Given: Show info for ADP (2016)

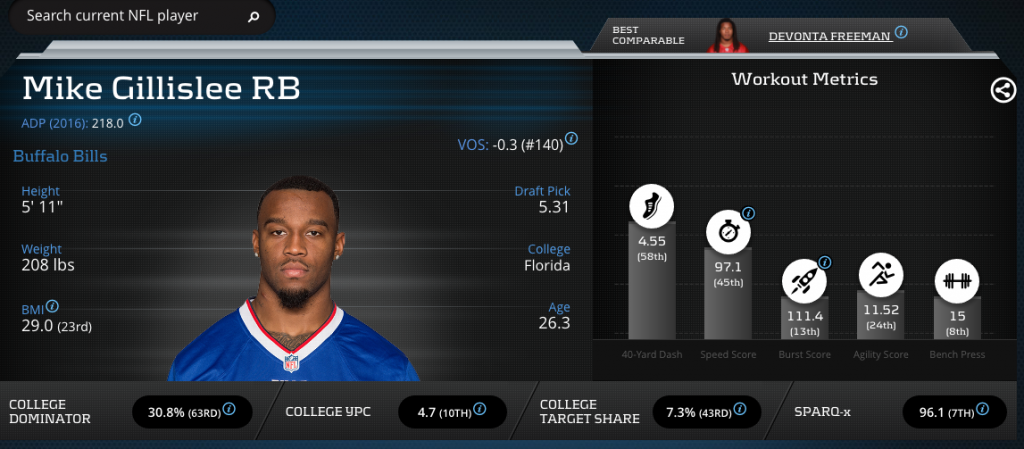Looking at the screenshot, I should tap(136, 120).
